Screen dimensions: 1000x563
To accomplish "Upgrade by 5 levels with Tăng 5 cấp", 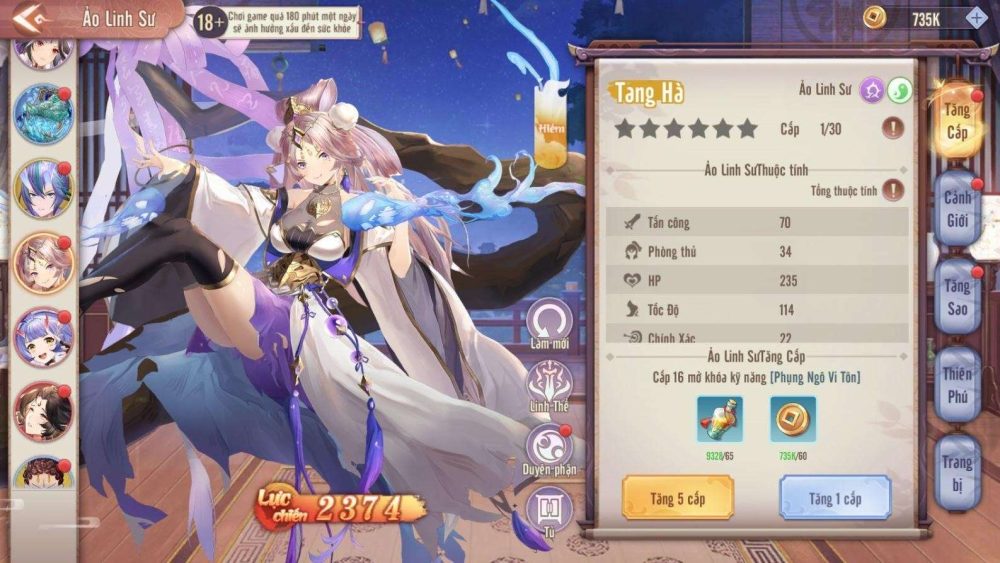I will click(x=677, y=497).
